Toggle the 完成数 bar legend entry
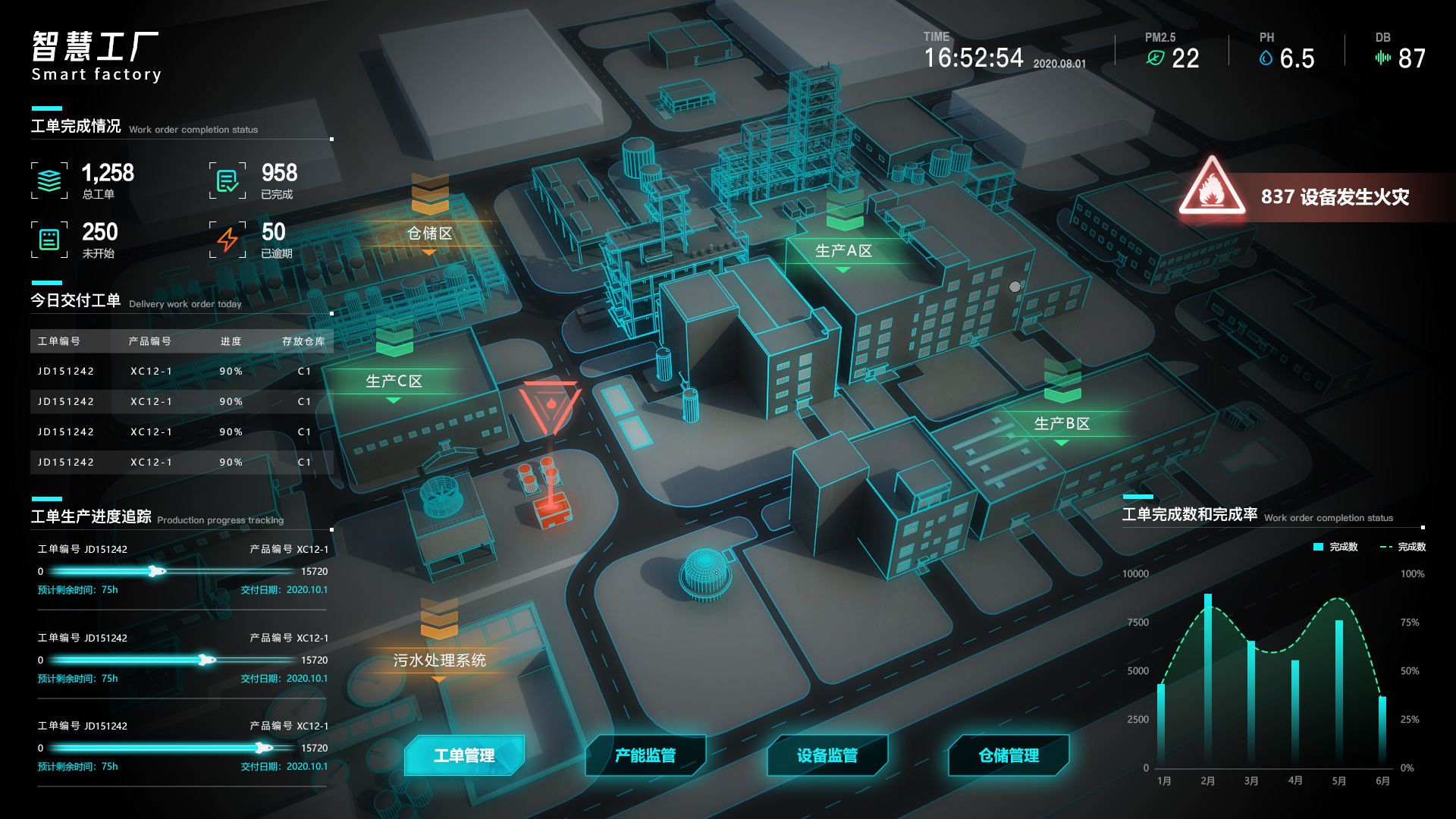1456x819 pixels. 1335,547
